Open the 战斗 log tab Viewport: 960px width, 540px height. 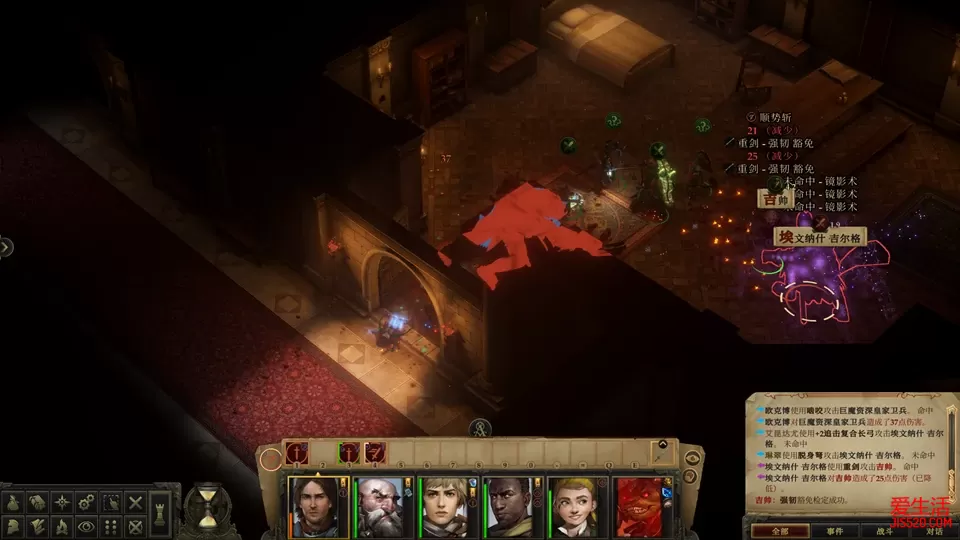pos(884,531)
